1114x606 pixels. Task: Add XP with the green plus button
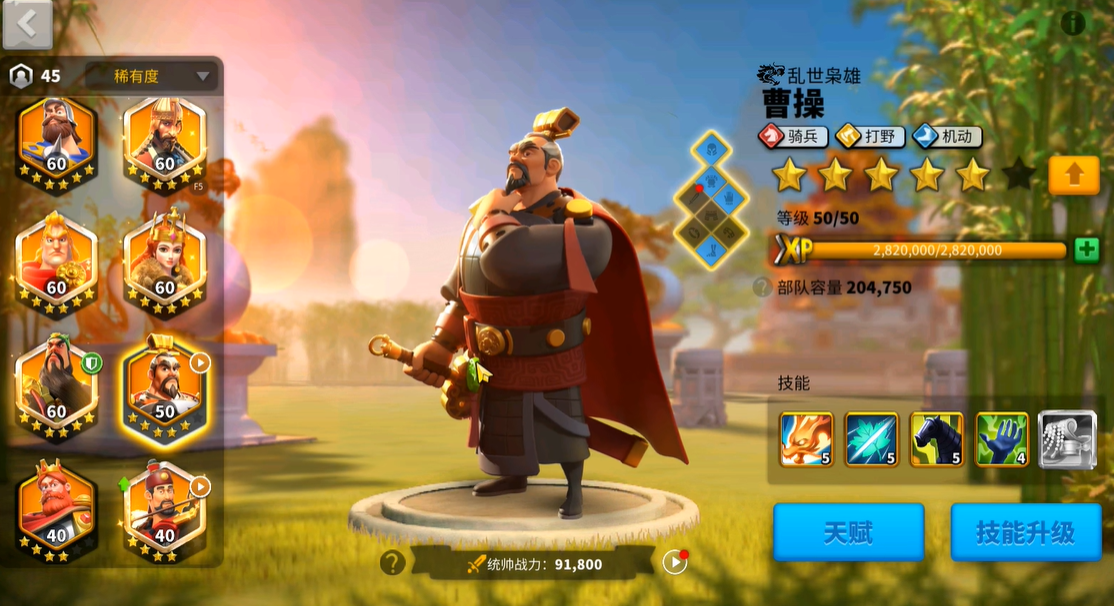pyautogui.click(x=1086, y=250)
